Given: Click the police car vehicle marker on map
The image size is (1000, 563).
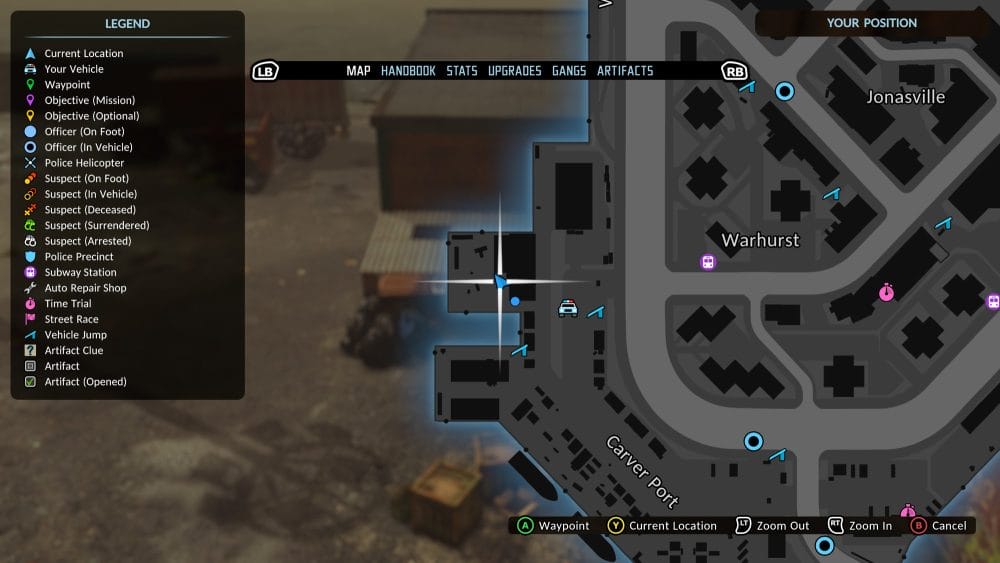Looking at the screenshot, I should [567, 309].
